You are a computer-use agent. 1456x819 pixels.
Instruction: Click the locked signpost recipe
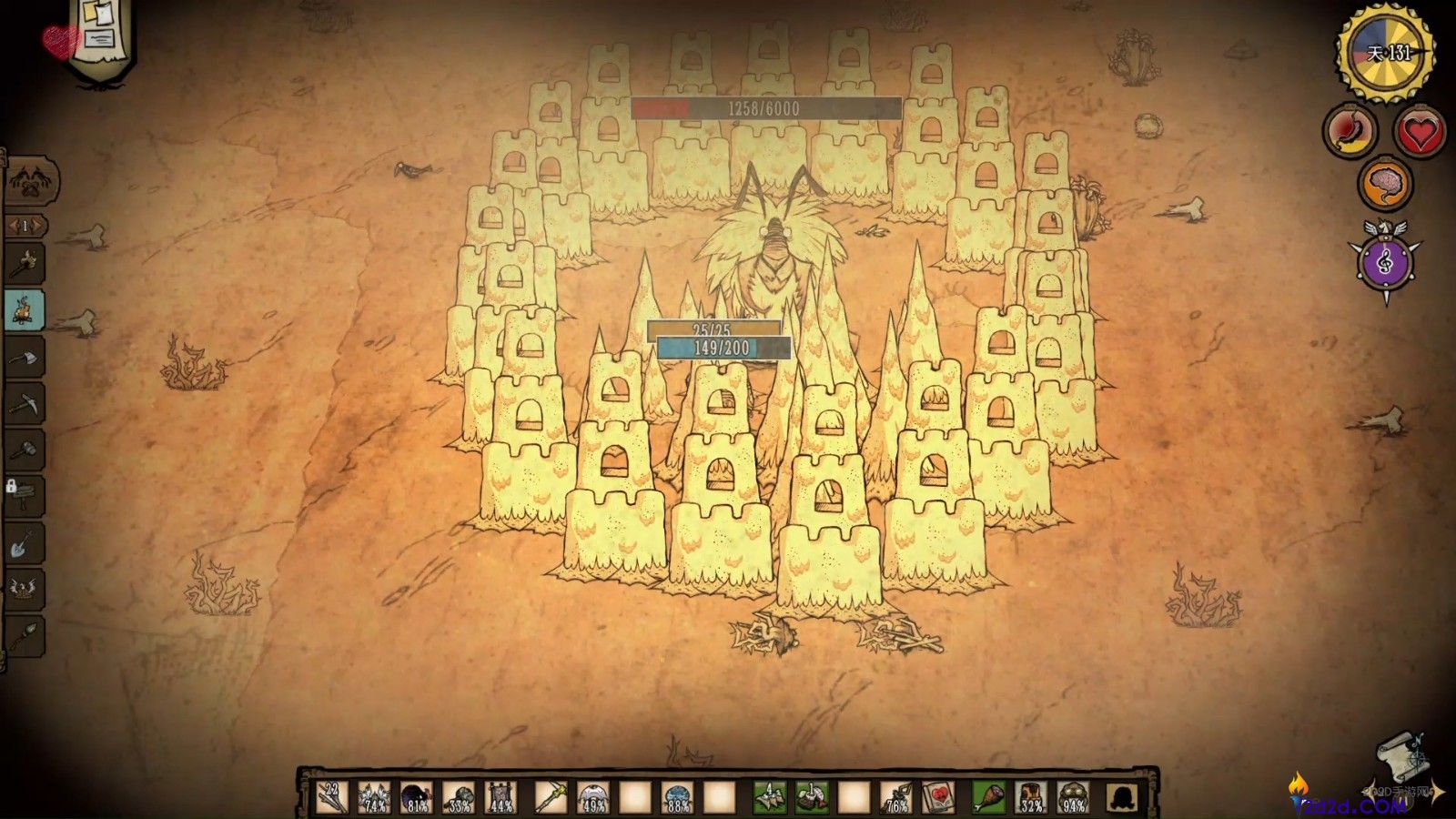point(25,496)
